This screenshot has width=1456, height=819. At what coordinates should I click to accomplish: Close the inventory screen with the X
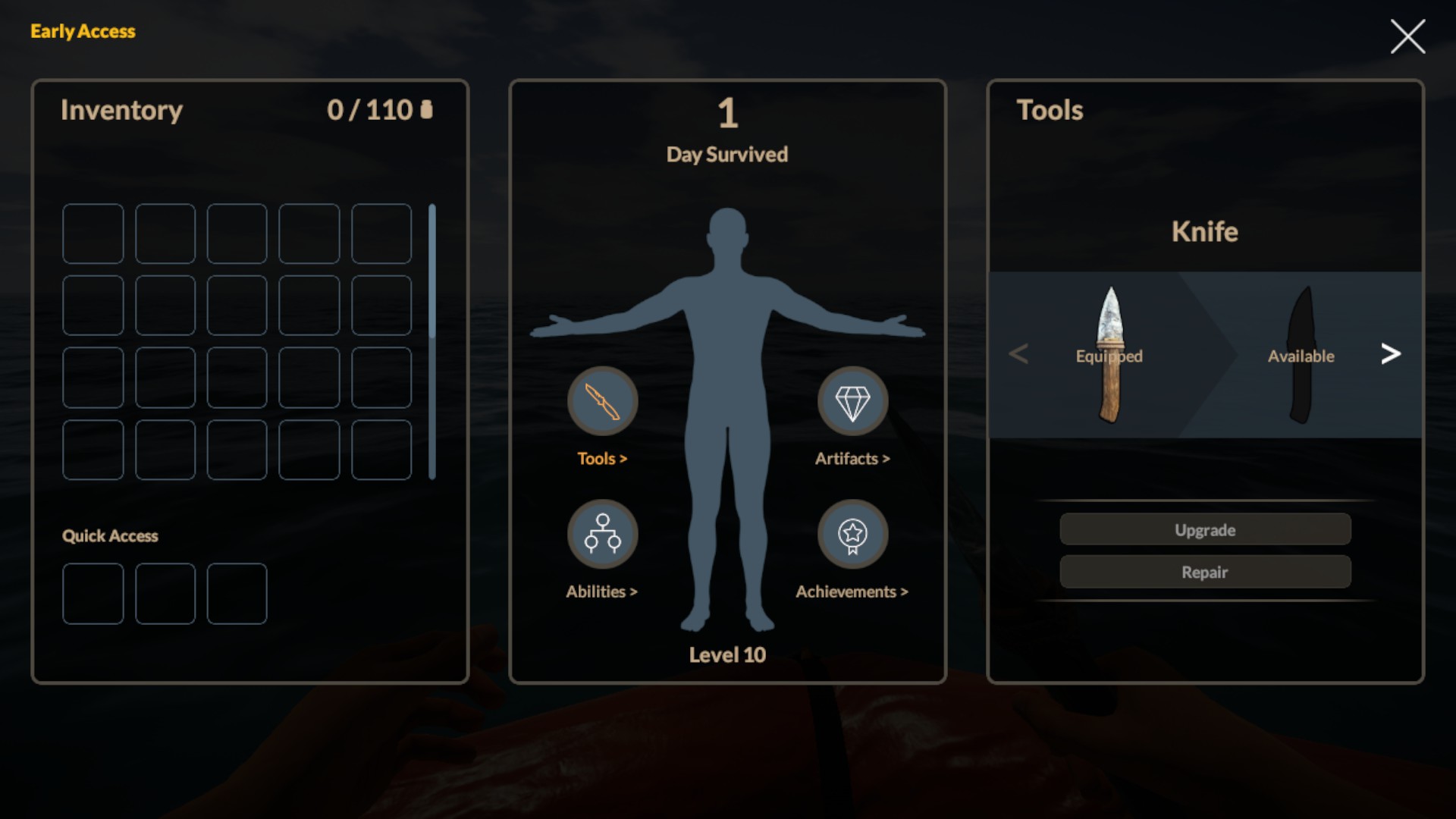click(x=1407, y=36)
